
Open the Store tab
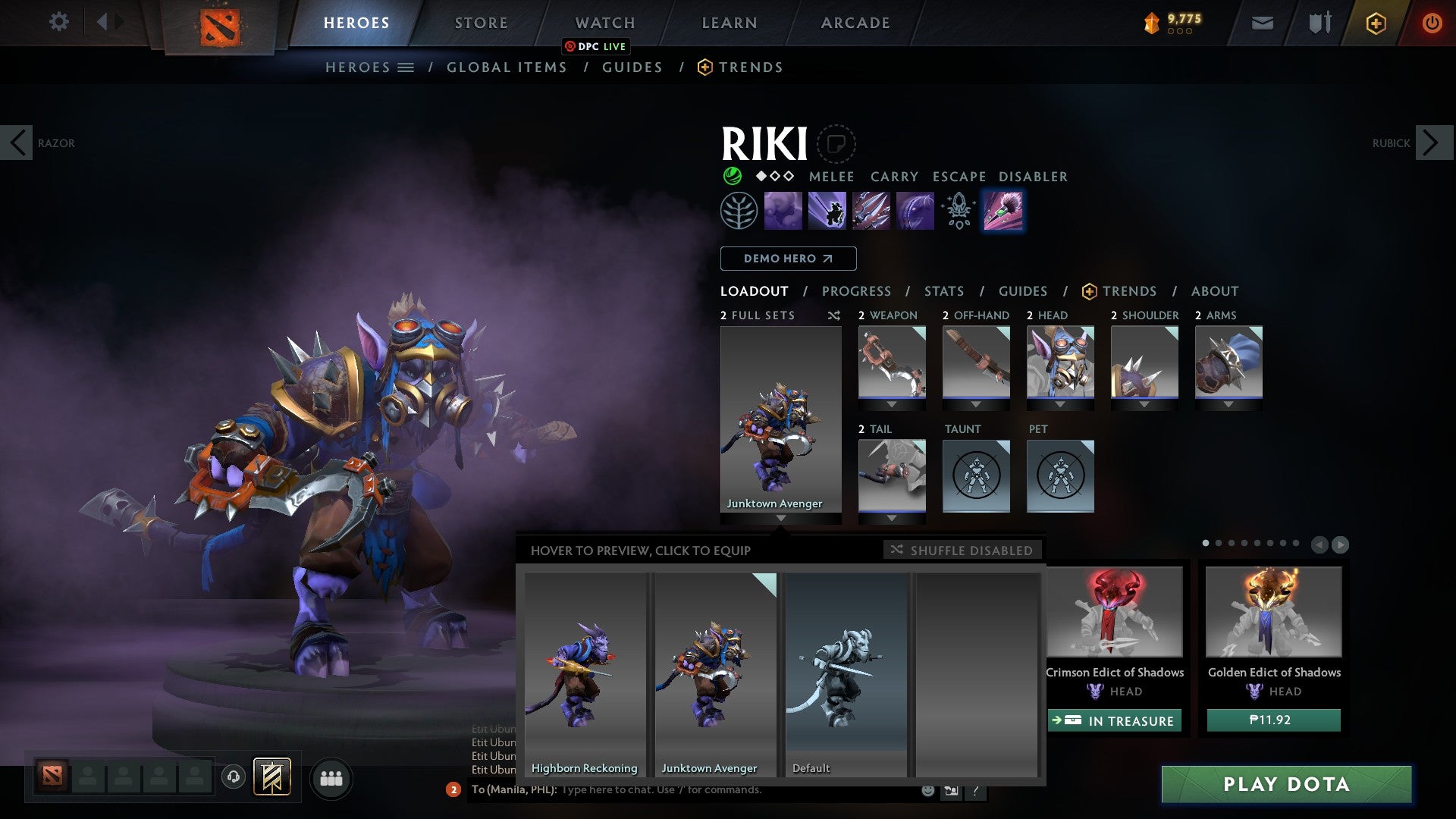pos(481,23)
